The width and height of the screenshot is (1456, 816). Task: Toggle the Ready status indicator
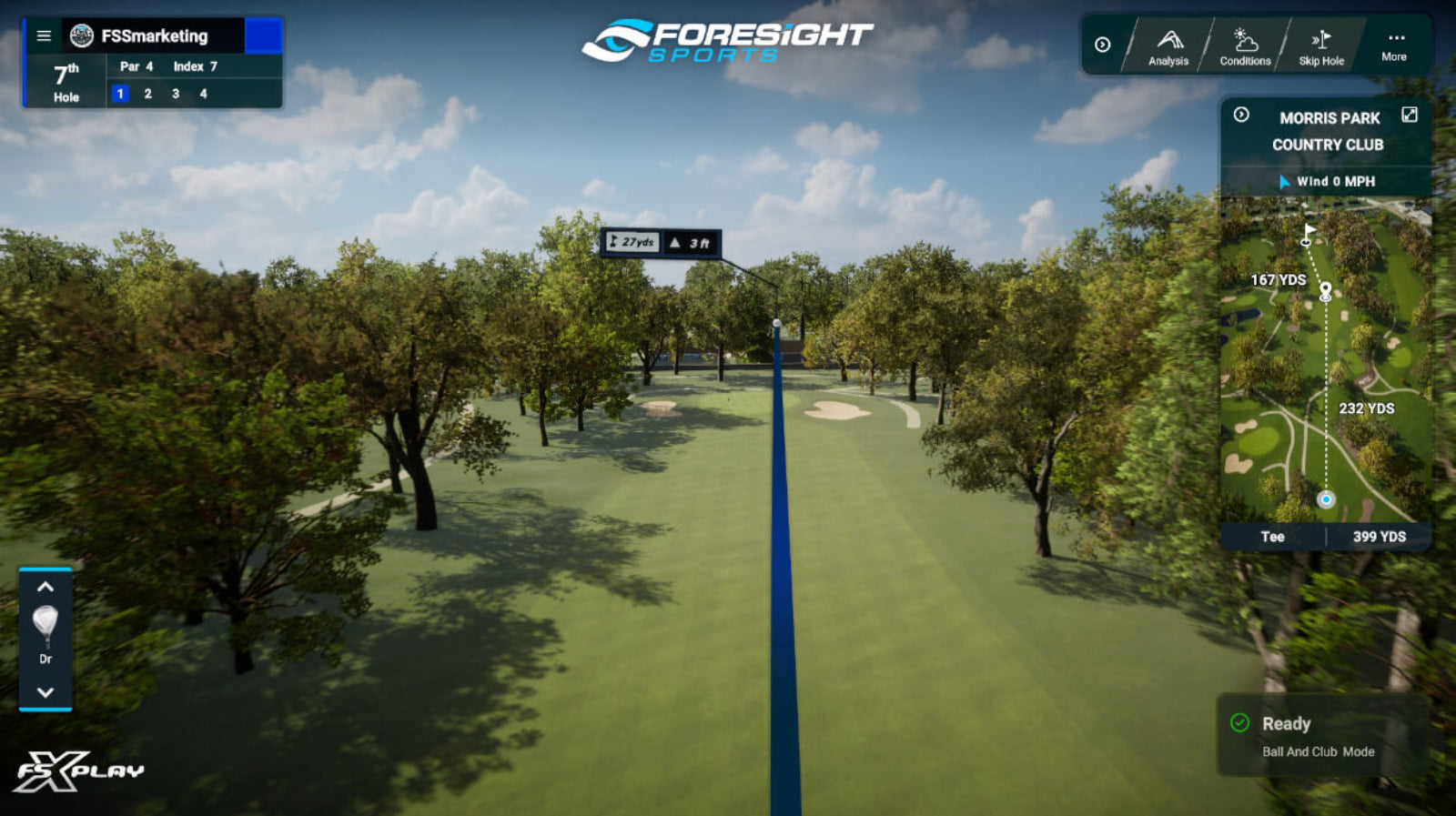[x=1239, y=723]
